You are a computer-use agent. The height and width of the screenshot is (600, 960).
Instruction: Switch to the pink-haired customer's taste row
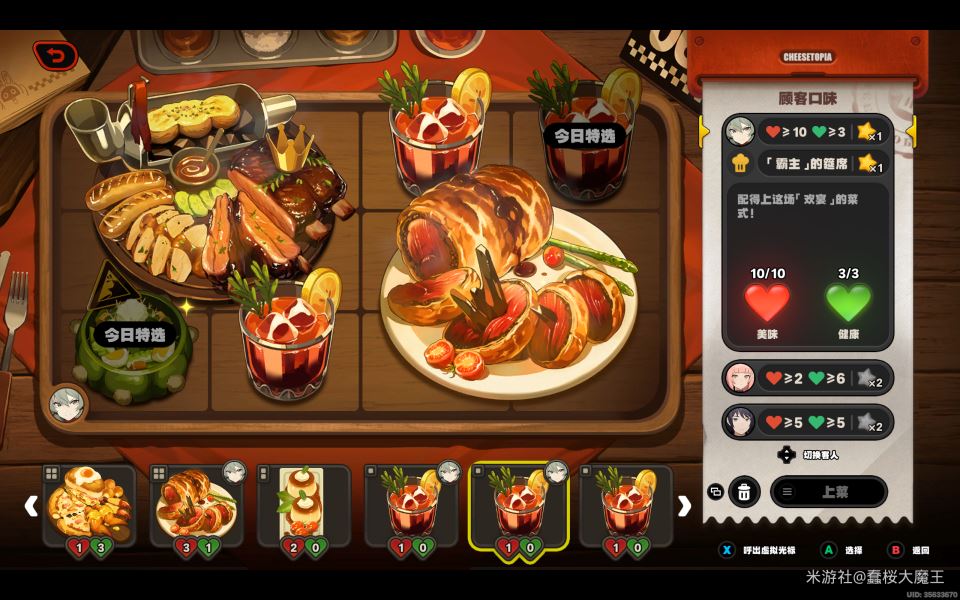[x=807, y=379]
